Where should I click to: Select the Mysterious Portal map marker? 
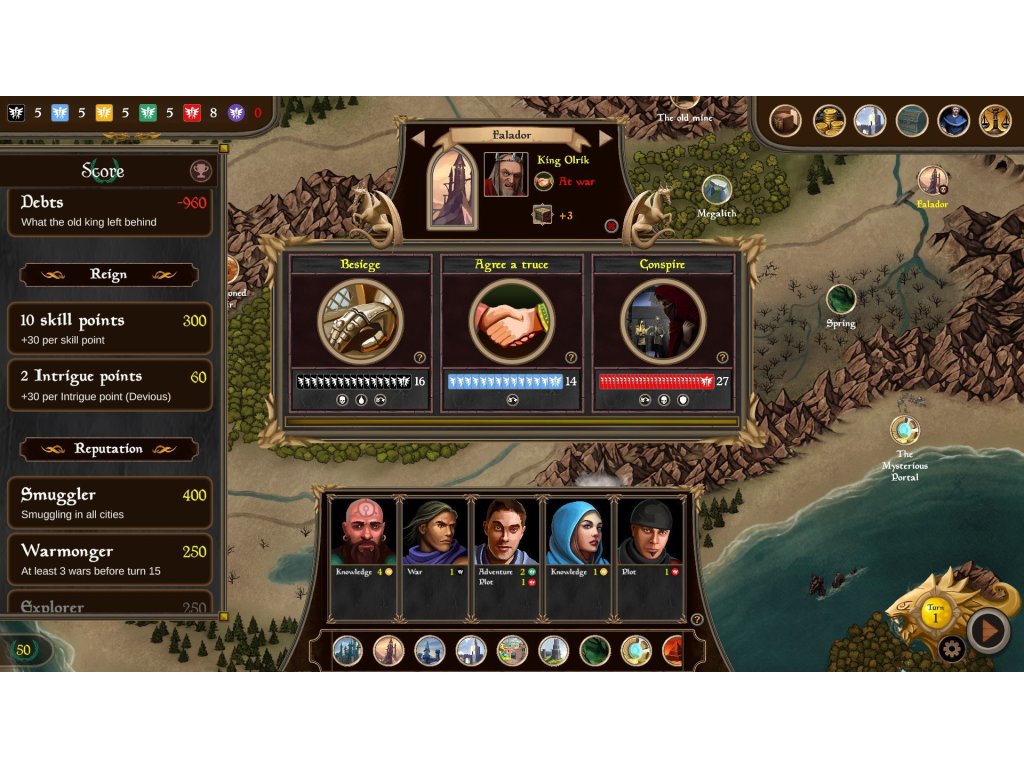coord(905,431)
